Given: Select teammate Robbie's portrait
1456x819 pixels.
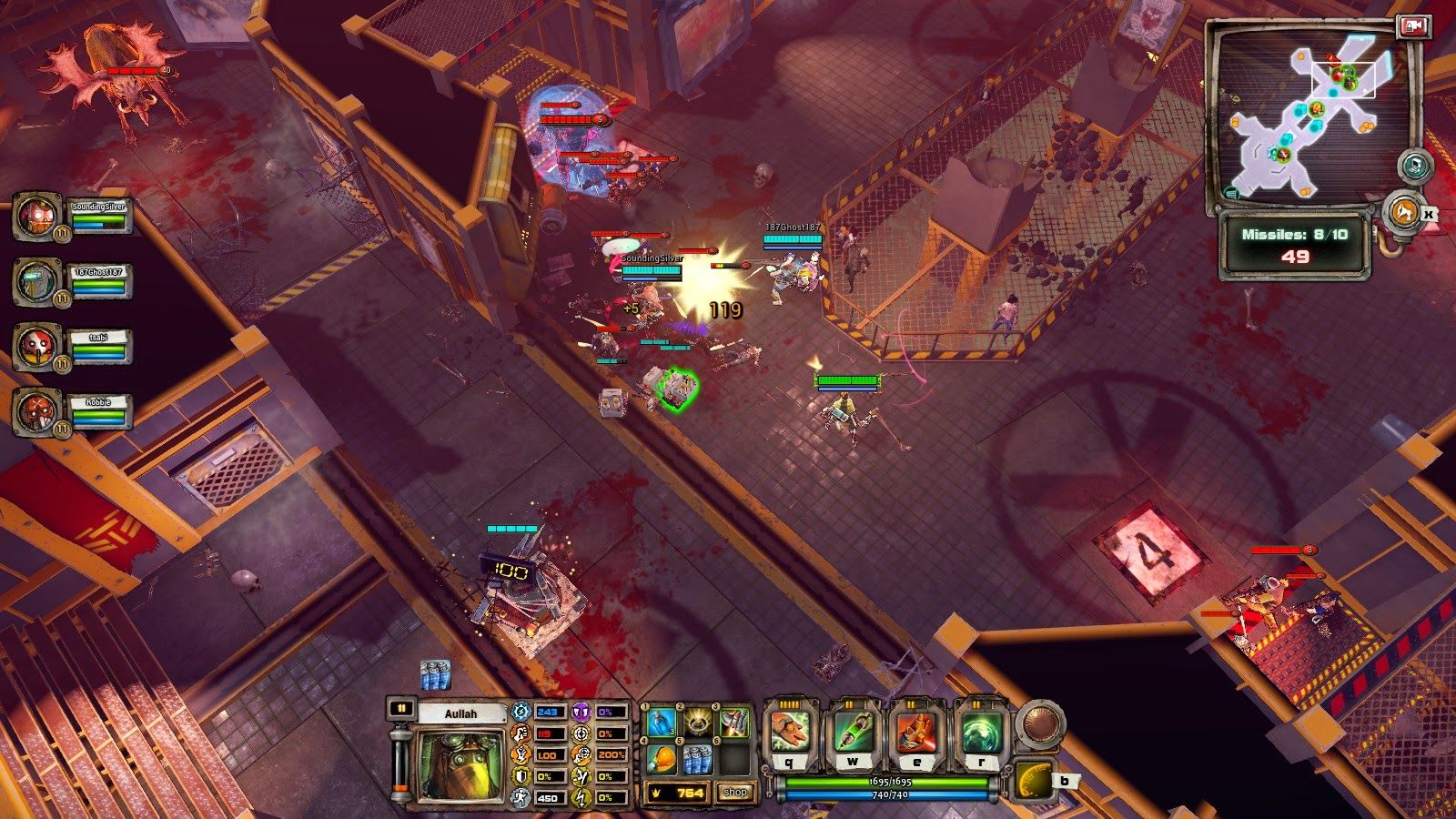Looking at the screenshot, I should point(37,410).
